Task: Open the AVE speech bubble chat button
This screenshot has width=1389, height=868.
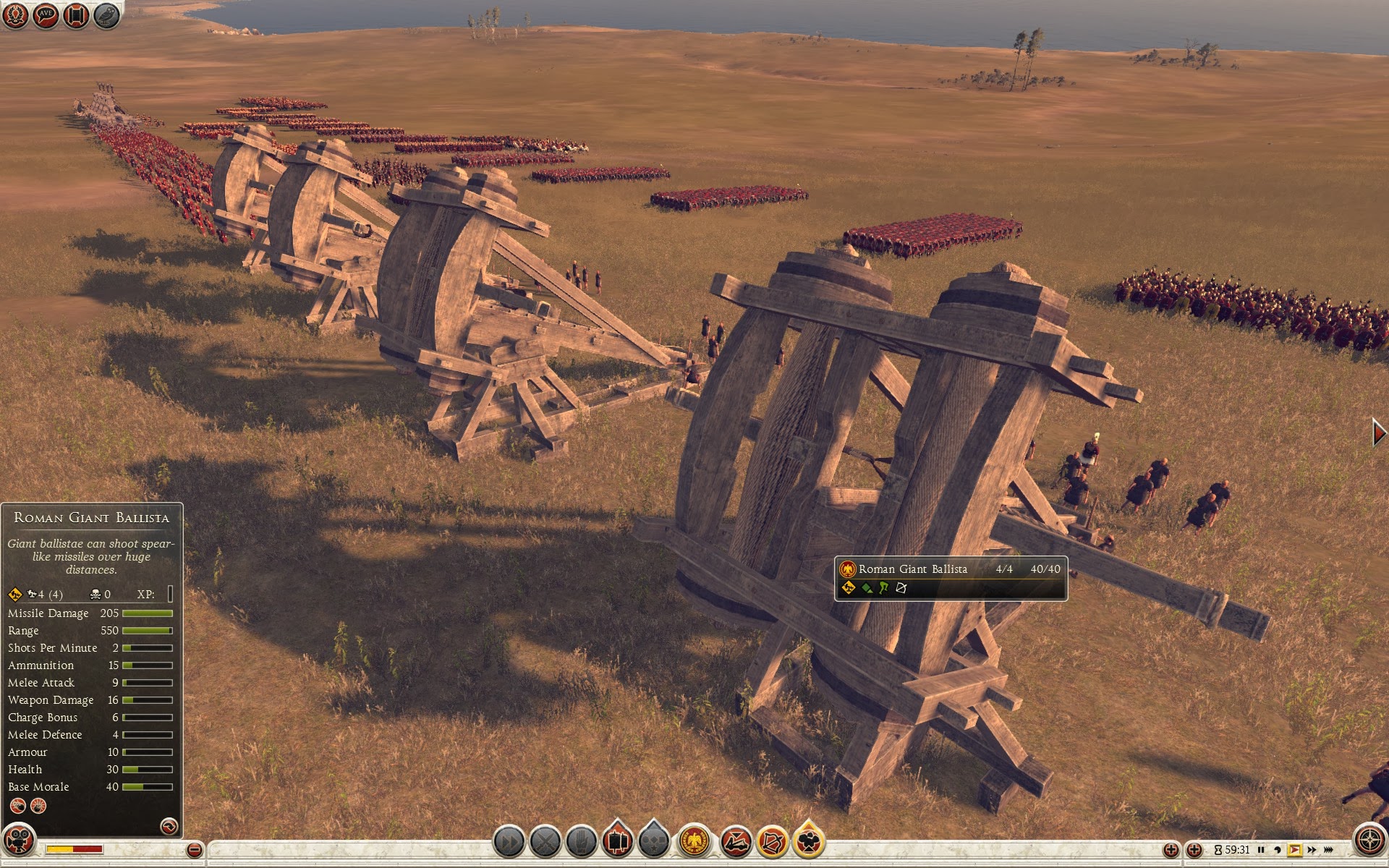Action: [45, 15]
